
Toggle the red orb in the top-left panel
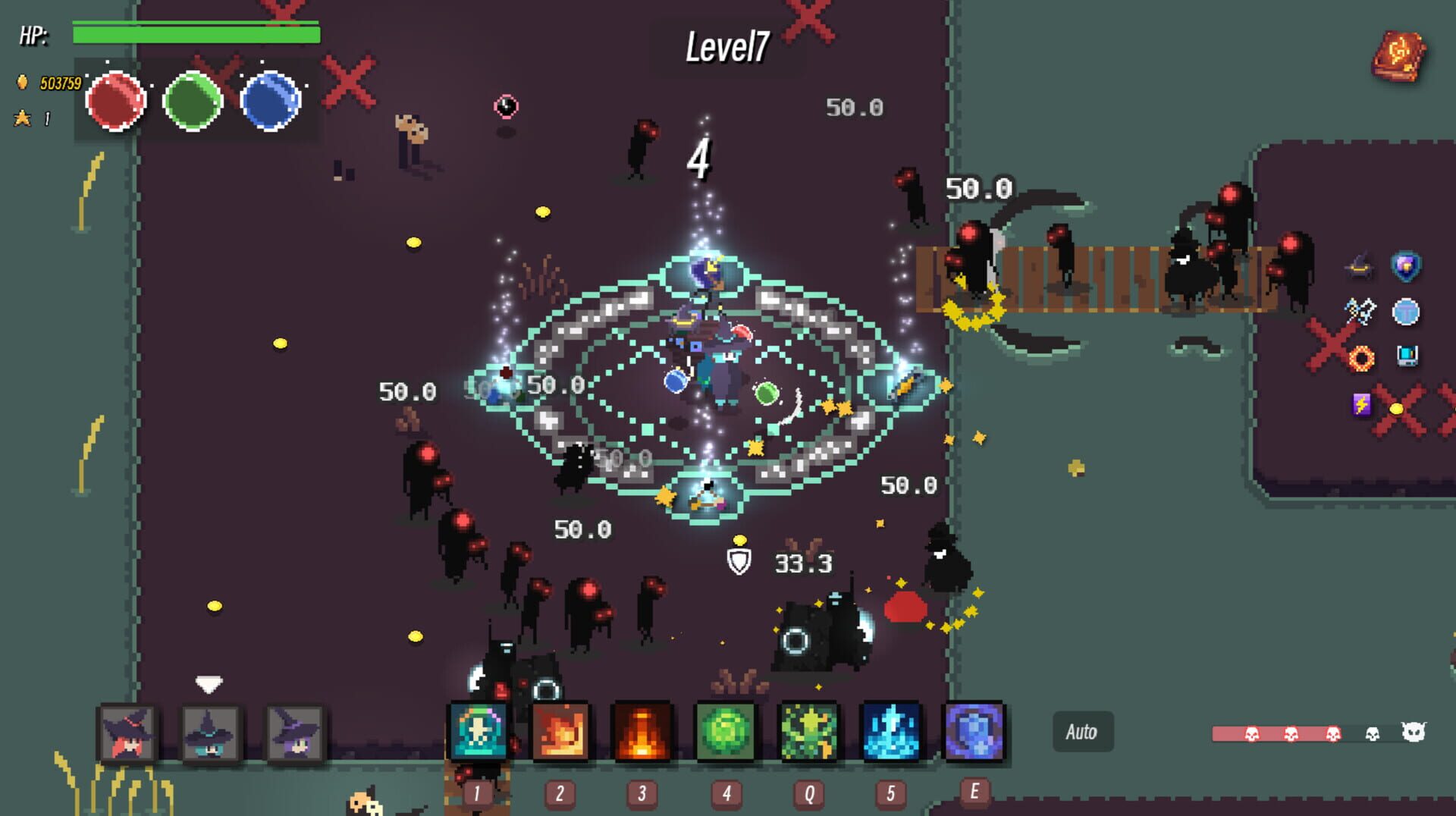118,102
